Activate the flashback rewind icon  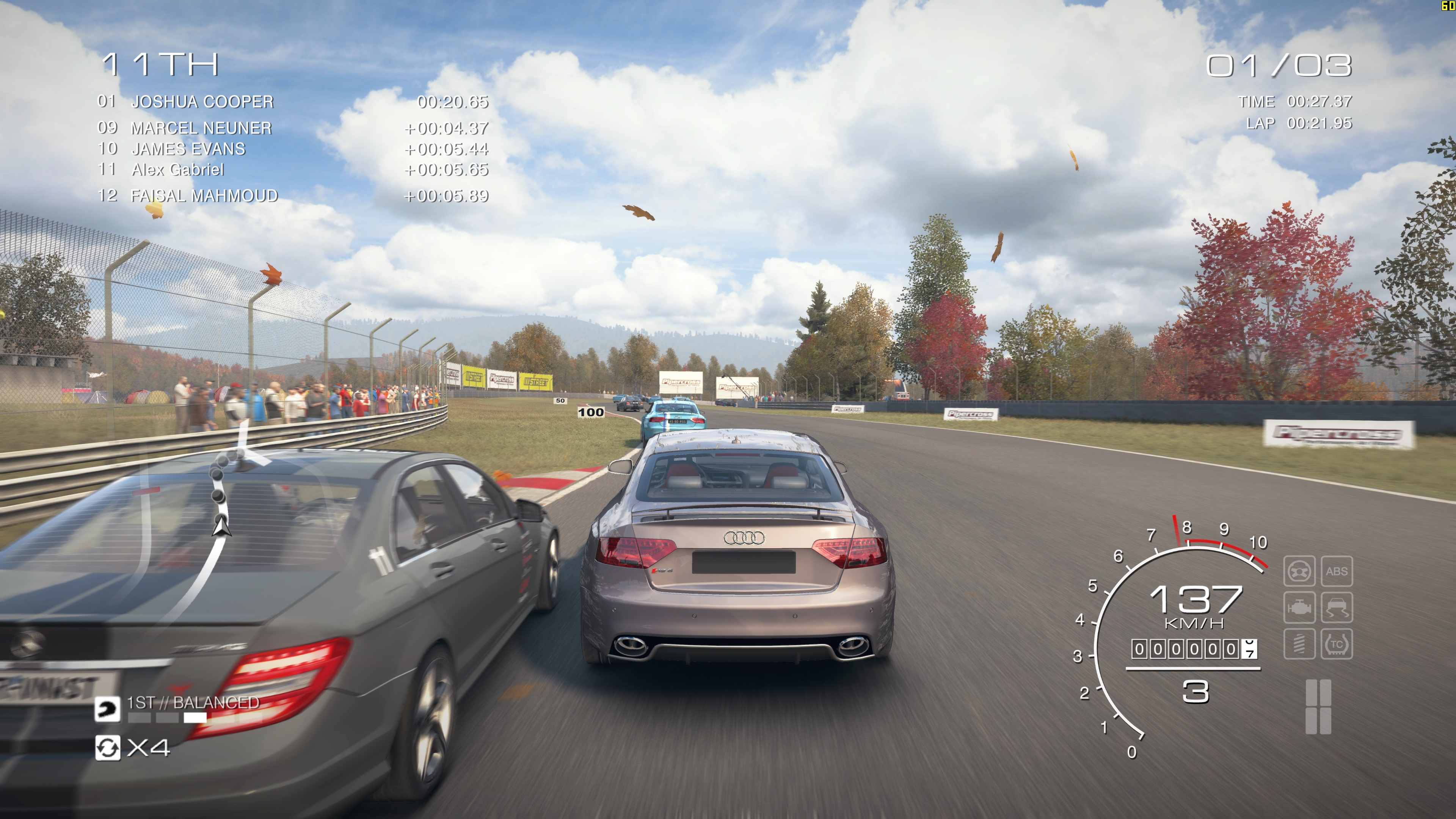click(107, 748)
